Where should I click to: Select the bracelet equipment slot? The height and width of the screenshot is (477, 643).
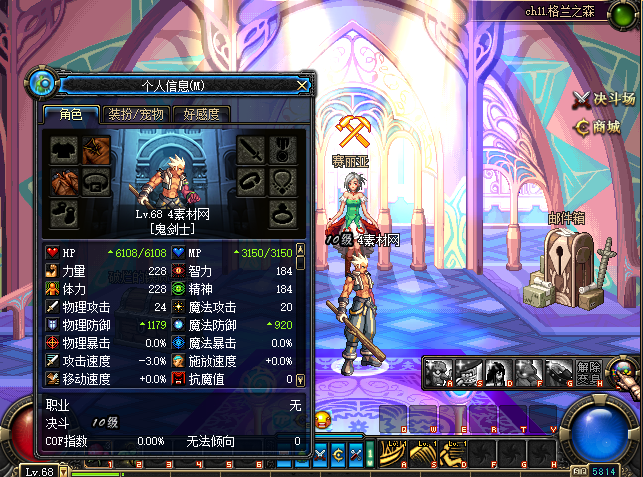click(x=250, y=182)
